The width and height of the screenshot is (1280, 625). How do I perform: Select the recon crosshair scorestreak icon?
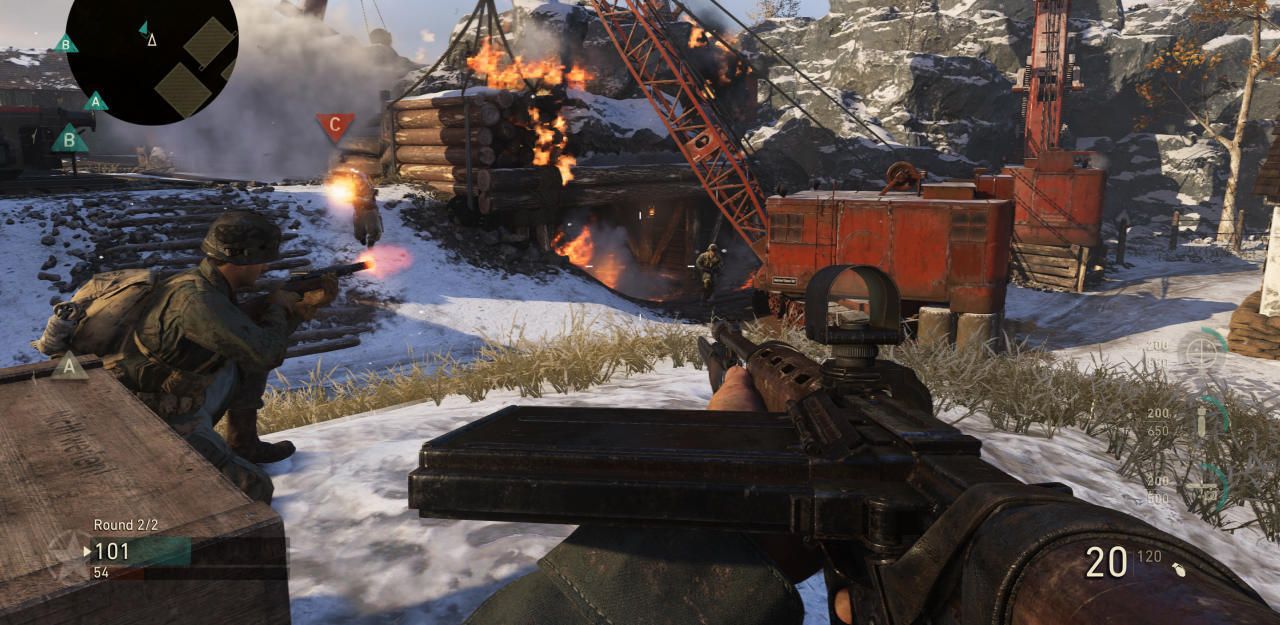pos(1200,352)
